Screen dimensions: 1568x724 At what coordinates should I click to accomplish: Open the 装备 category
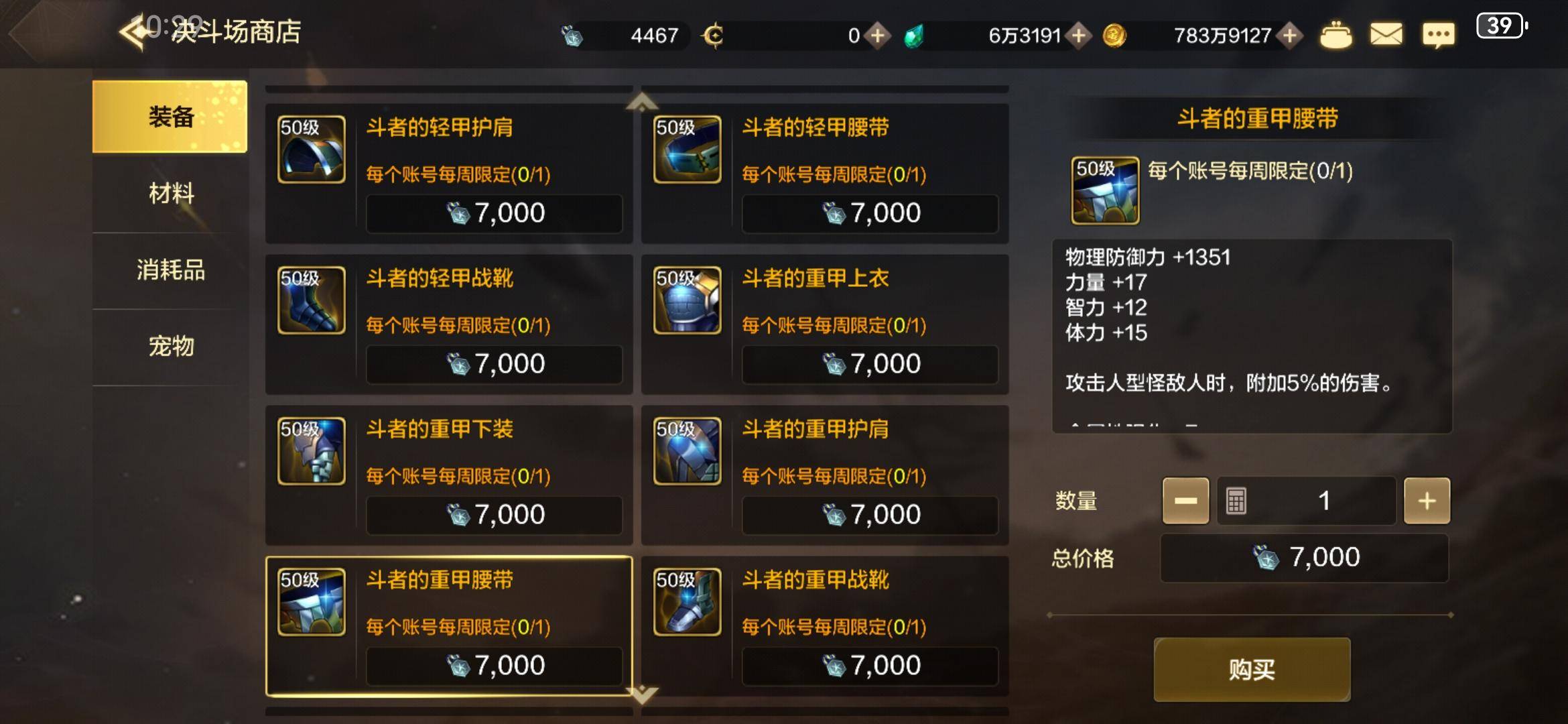pyautogui.click(x=172, y=117)
